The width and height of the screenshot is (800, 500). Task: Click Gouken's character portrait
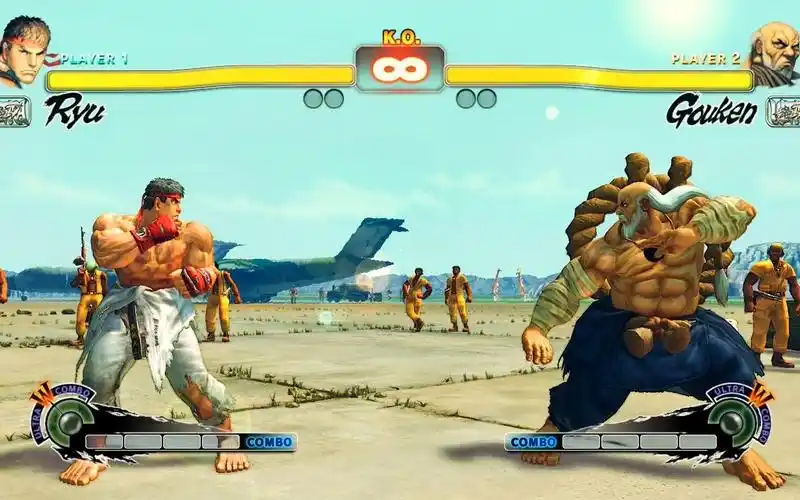point(776,52)
